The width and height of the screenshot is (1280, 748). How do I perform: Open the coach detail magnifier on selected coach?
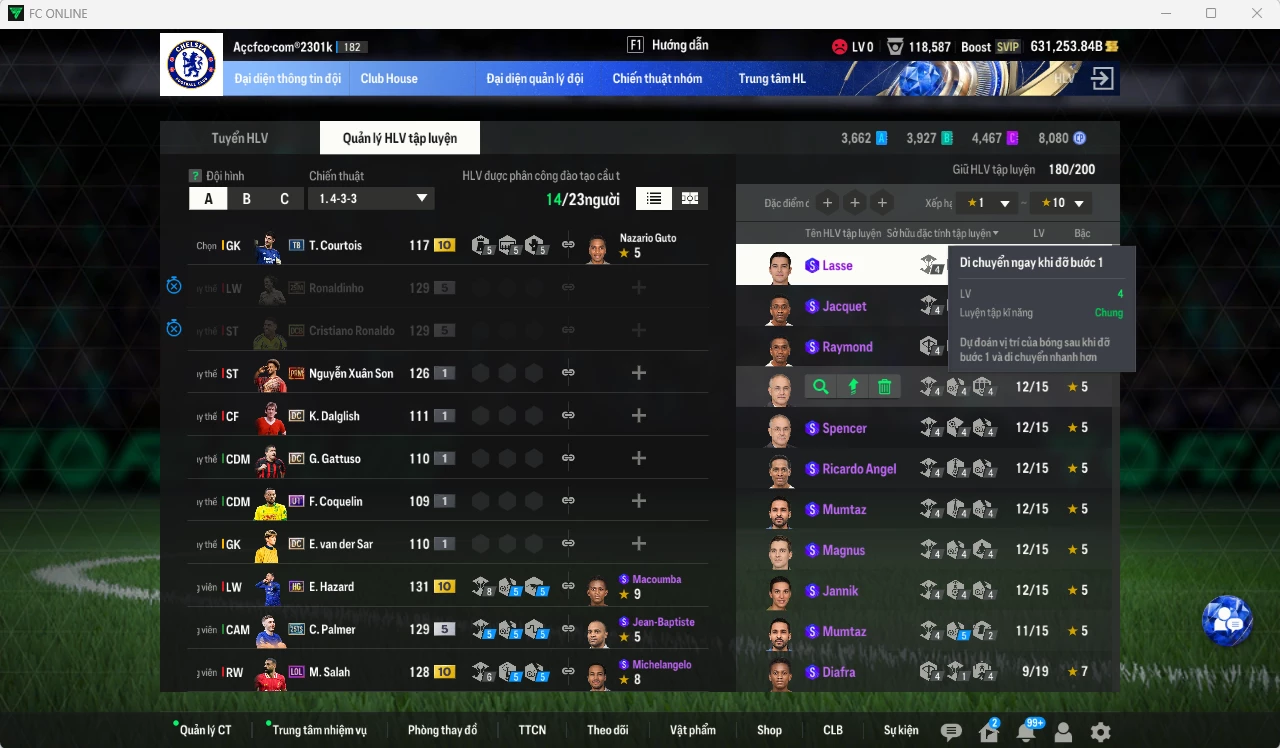819,386
